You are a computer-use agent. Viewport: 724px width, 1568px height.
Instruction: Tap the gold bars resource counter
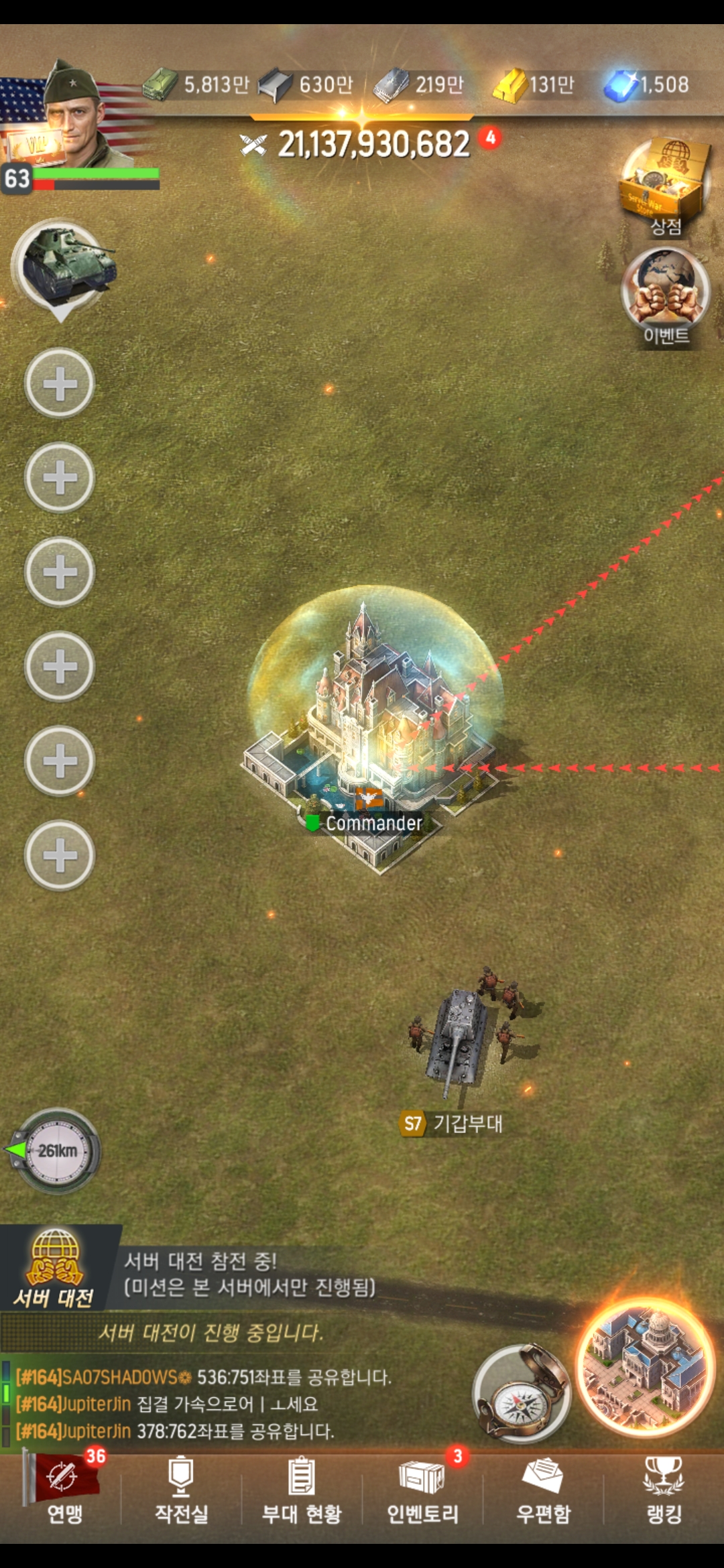tap(534, 85)
